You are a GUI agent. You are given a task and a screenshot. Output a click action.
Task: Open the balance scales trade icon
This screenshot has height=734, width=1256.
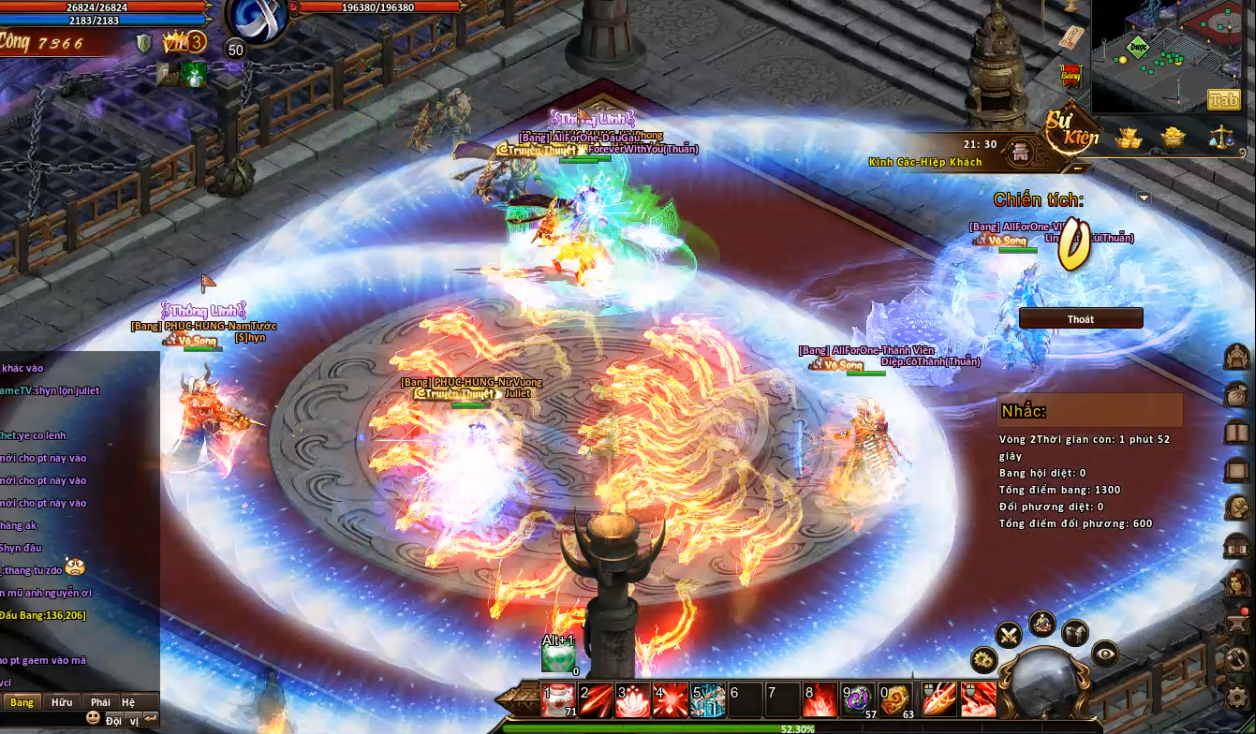[x=1220, y=137]
